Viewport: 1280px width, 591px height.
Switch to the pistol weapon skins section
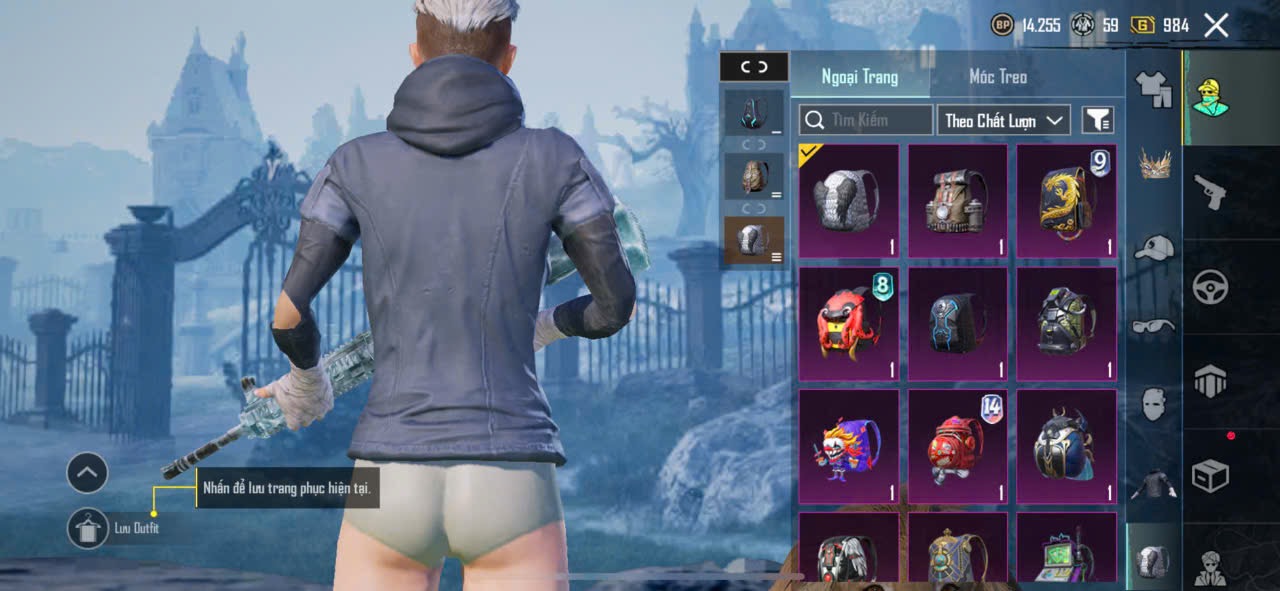coord(1210,191)
